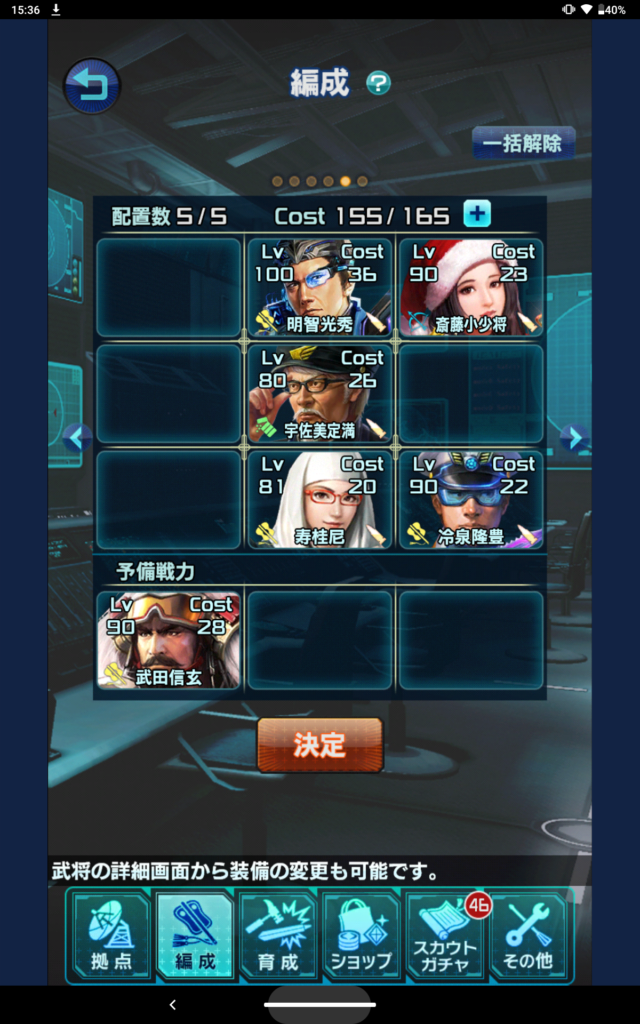
Task: Confirm formation with the 決定 button
Action: coord(320,745)
